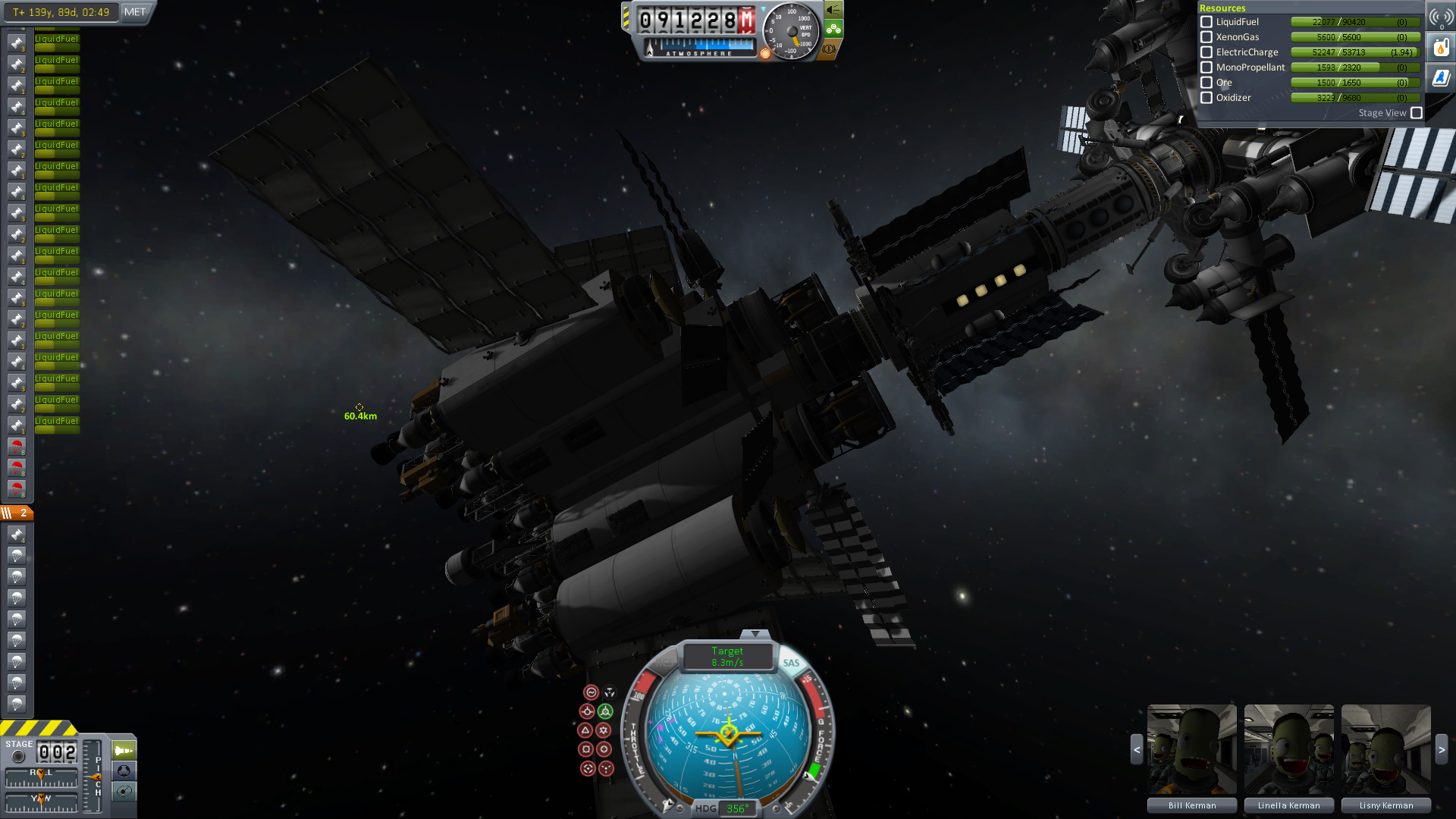Toggle the brakes warning button
The width and height of the screenshot is (1456, 819).
829,49
